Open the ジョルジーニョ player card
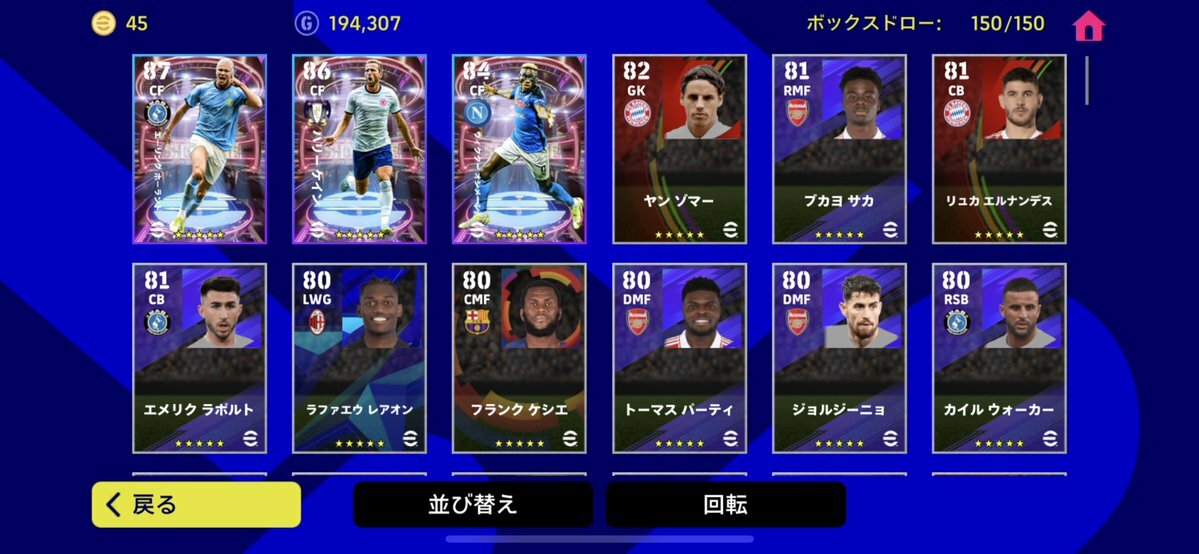This screenshot has height=554, width=1199. pyautogui.click(x=839, y=358)
